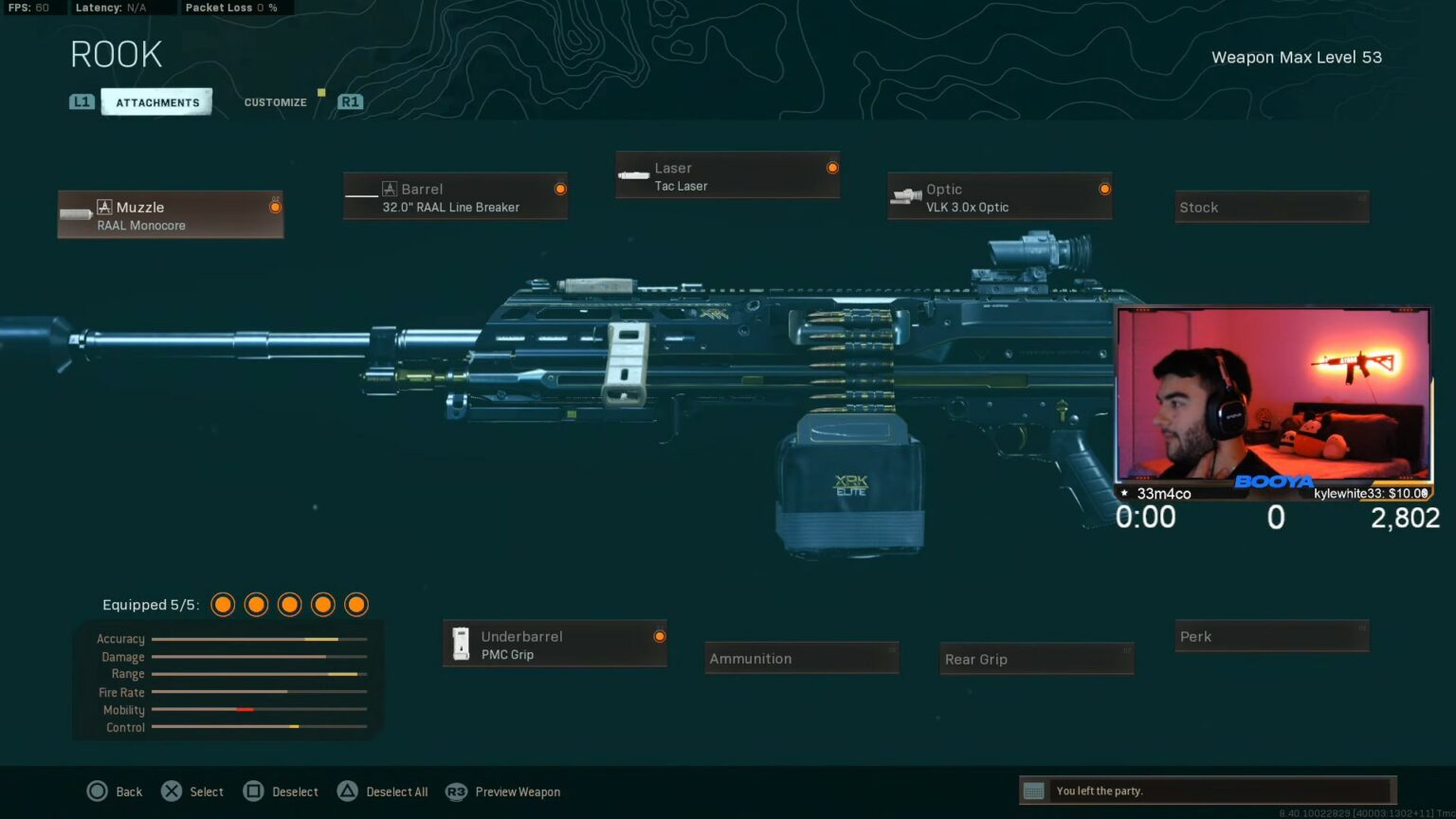This screenshot has height=819, width=1456.
Task: Select the Attachments tab
Action: click(156, 101)
